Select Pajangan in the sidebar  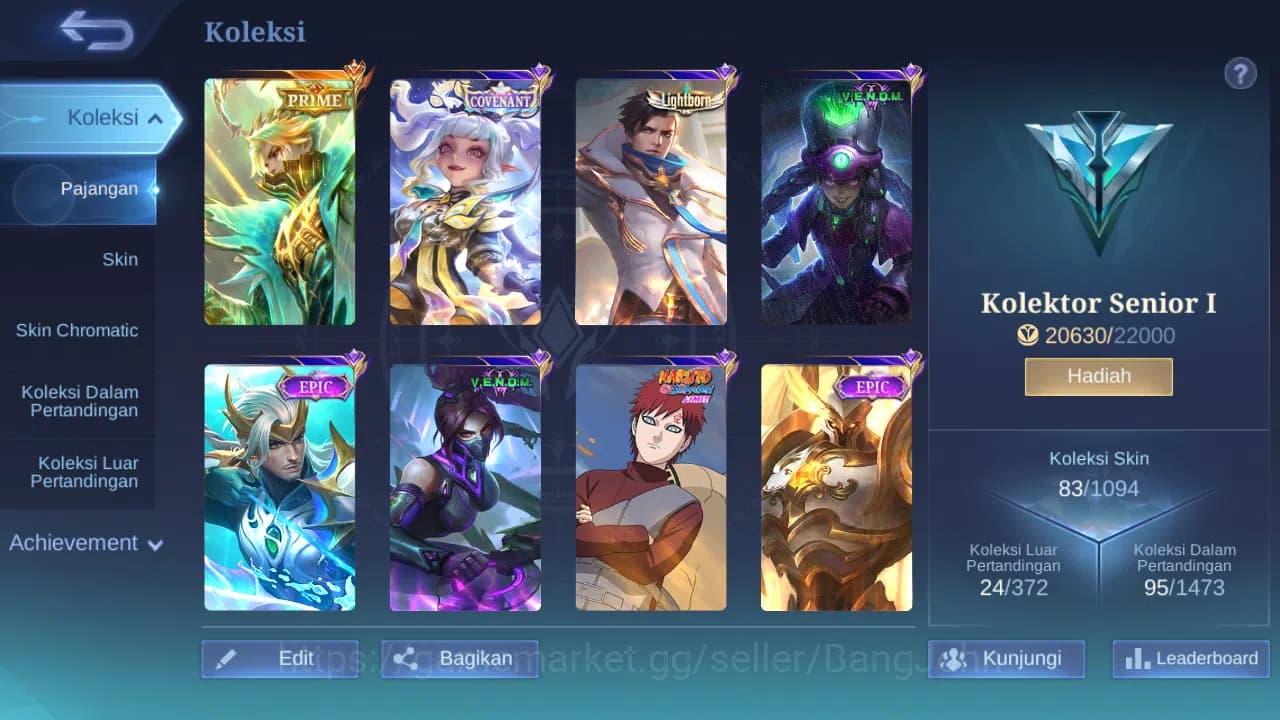coord(100,188)
